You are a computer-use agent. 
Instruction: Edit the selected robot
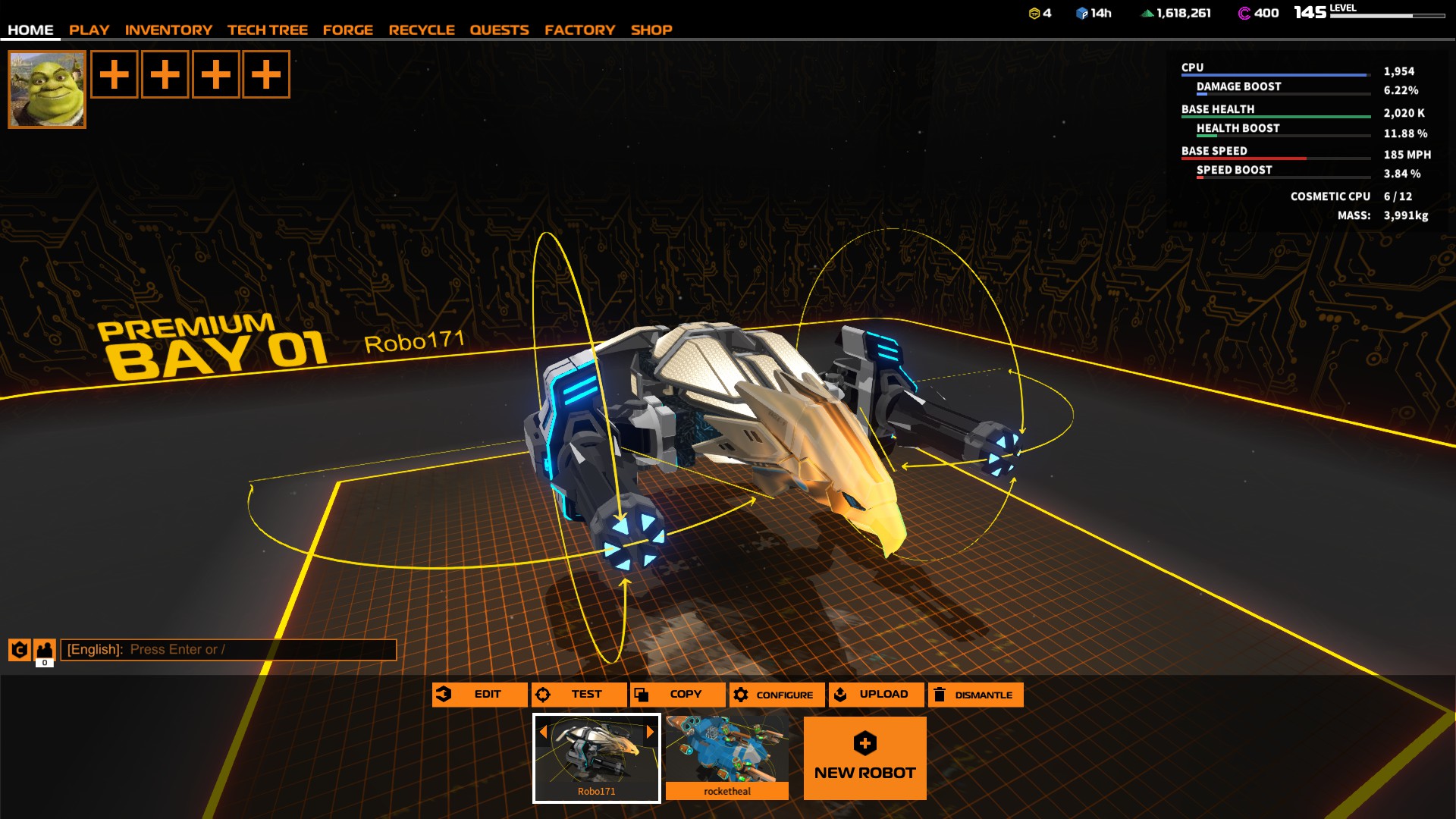479,695
